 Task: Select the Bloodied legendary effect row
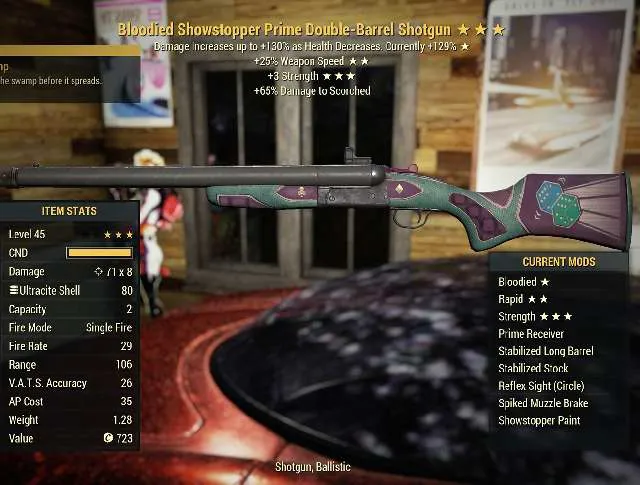coord(522,282)
